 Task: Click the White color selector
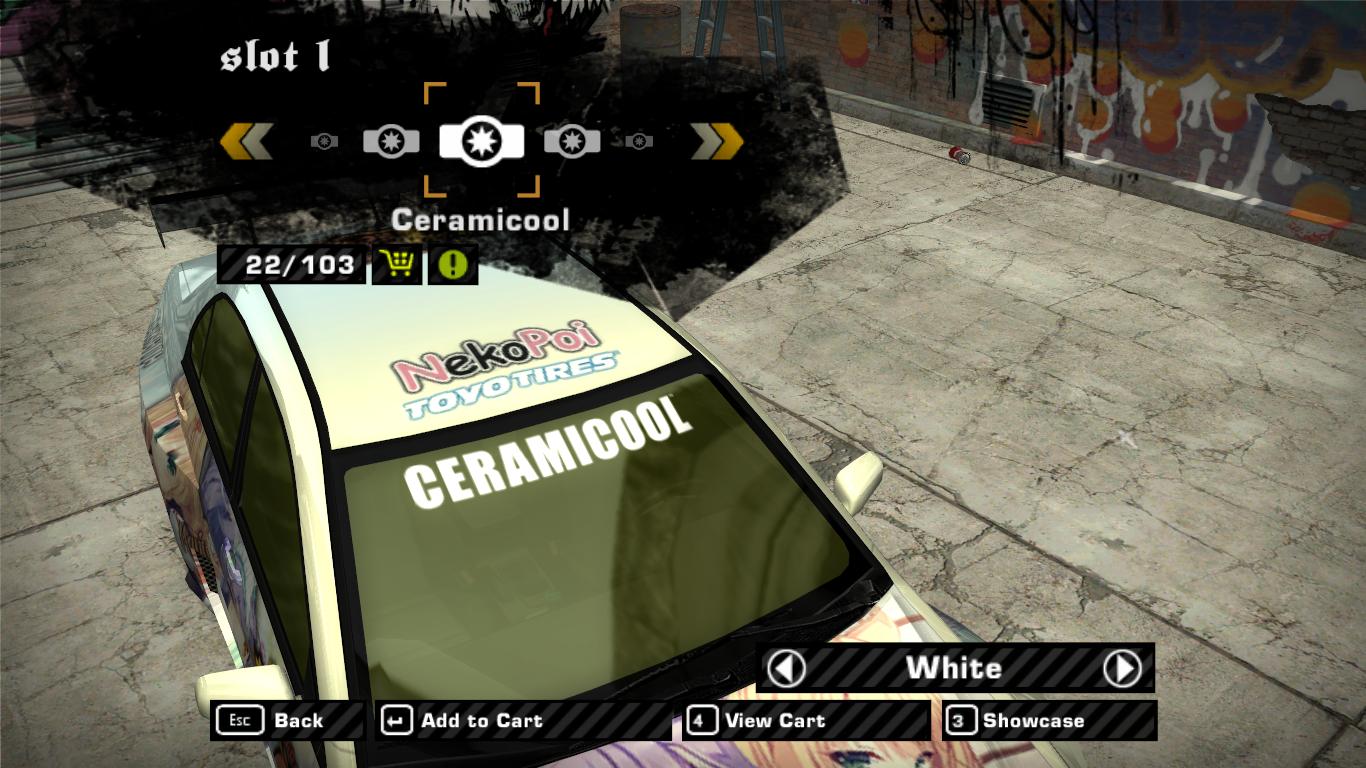(953, 668)
